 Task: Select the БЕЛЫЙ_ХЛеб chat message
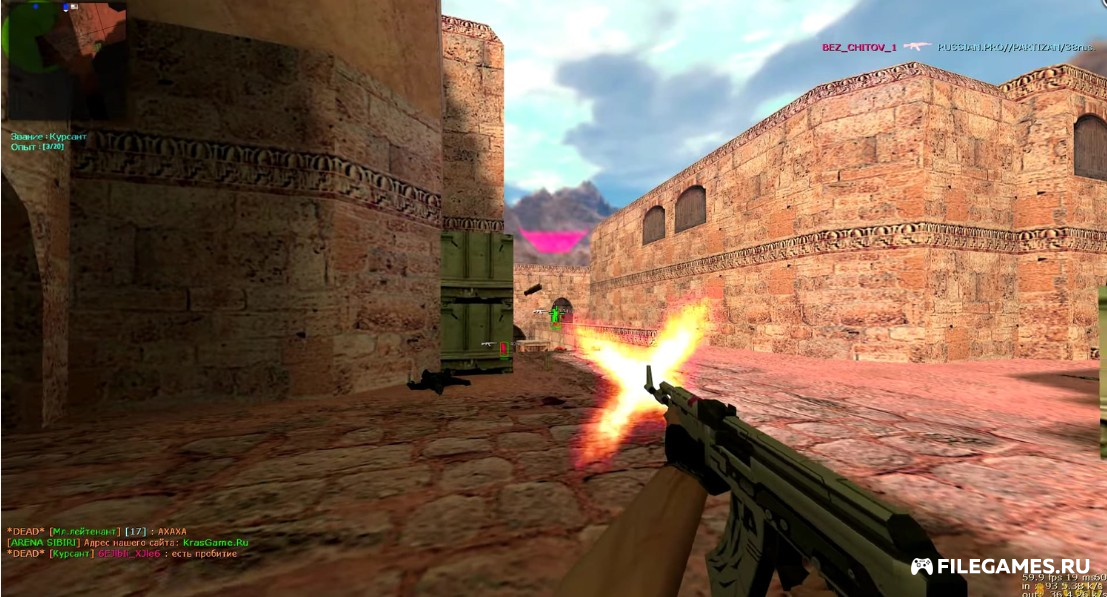(122, 553)
